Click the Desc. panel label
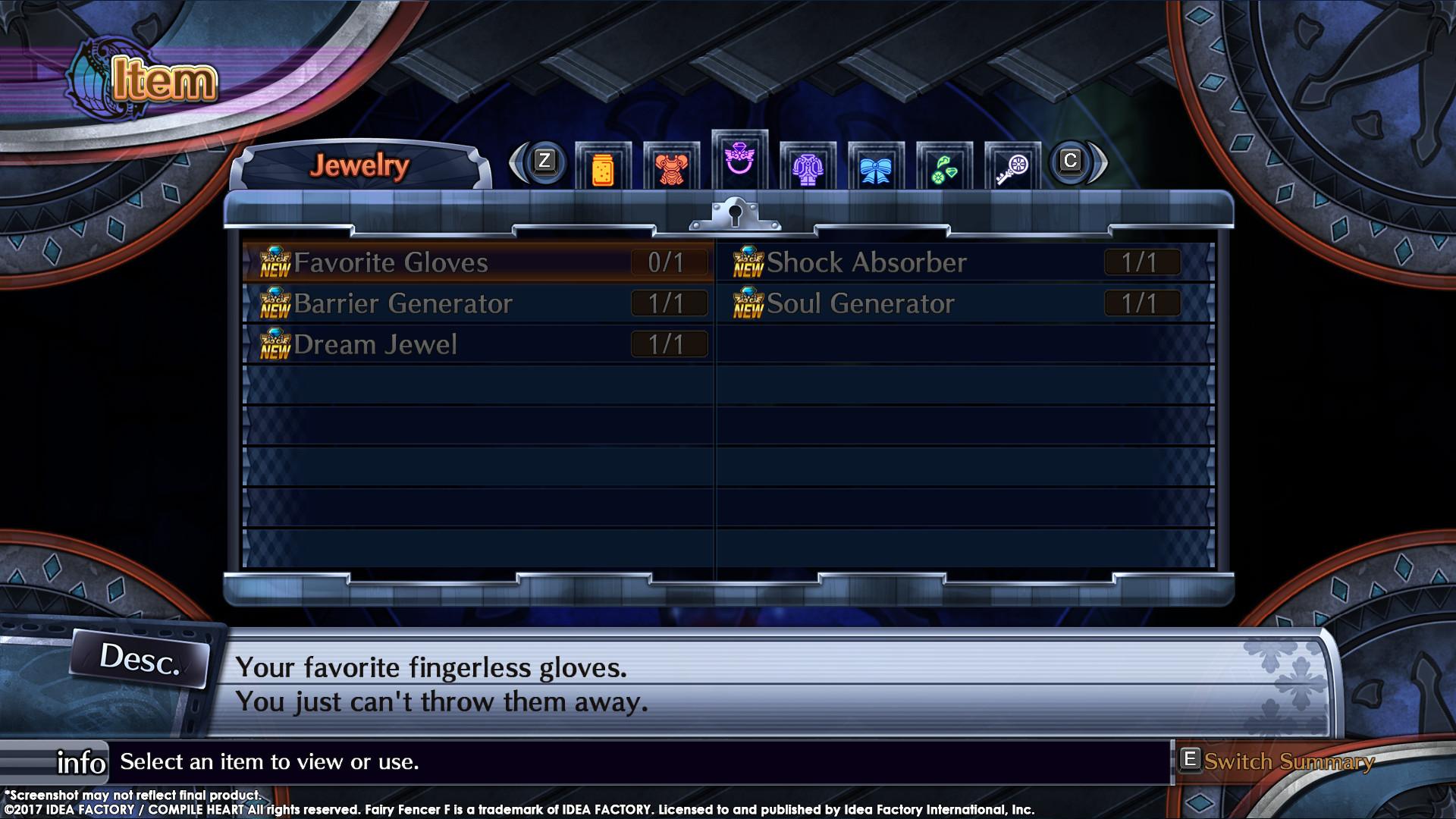 point(140,661)
